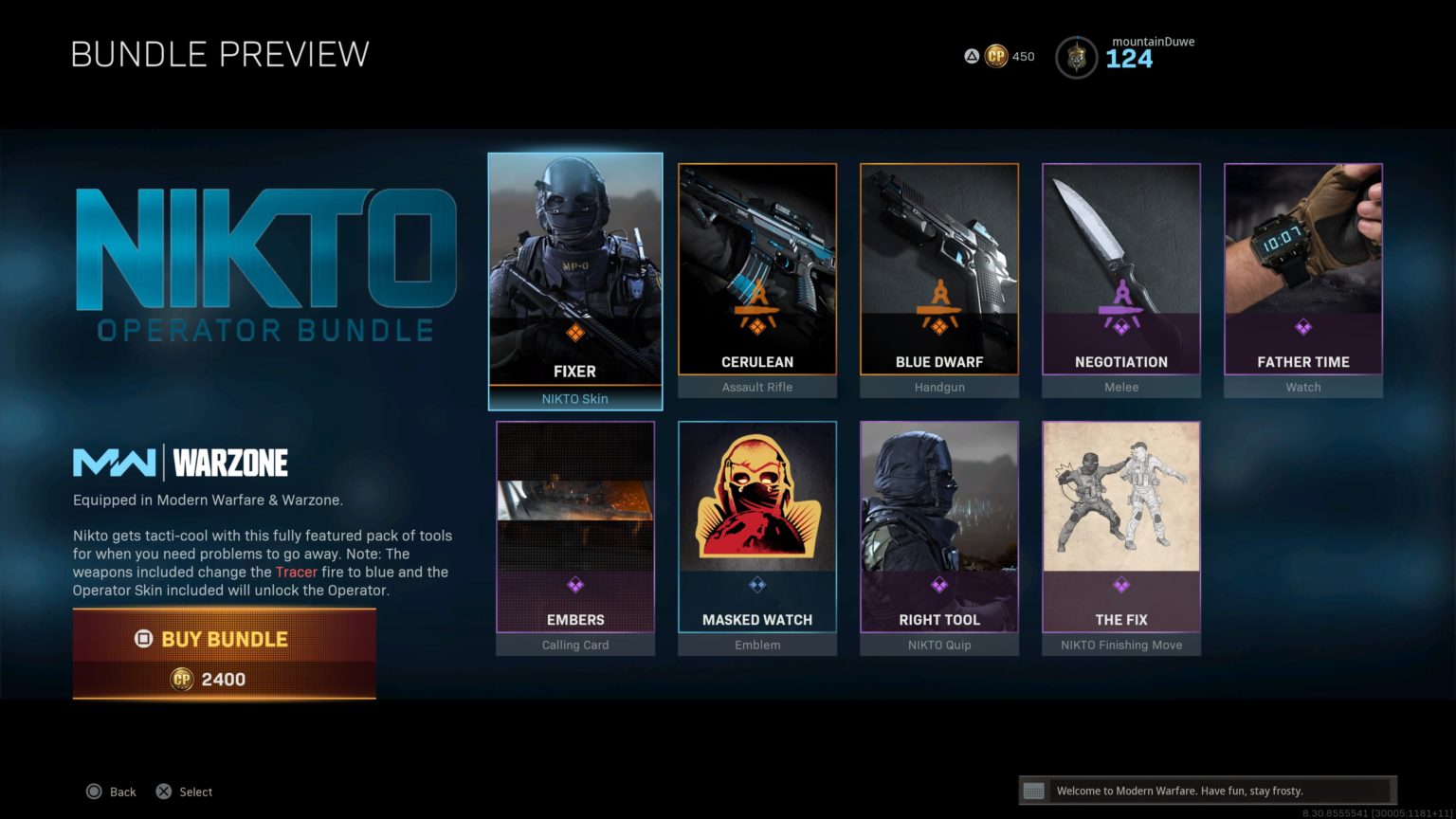This screenshot has width=1456, height=819.
Task: Click the Select controller X icon
Action: 162,791
